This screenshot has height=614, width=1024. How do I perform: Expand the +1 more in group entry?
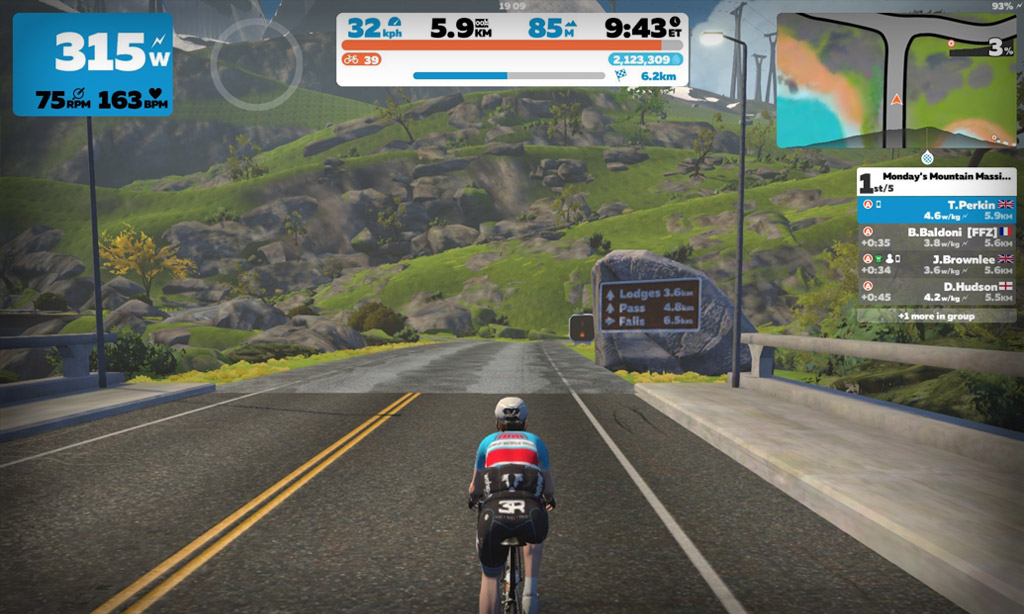pos(937,315)
